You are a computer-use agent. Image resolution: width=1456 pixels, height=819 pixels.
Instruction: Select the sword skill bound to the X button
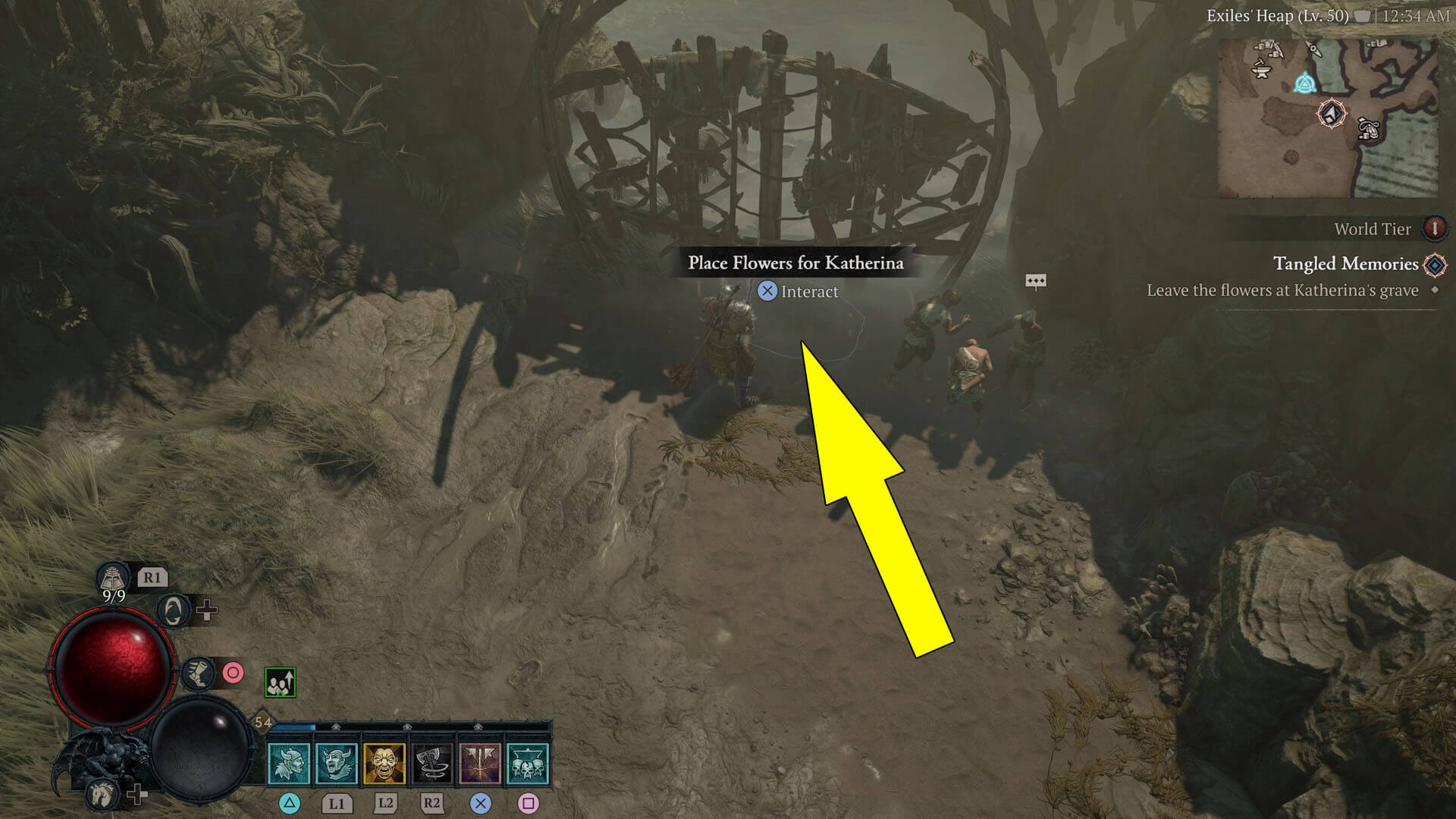coord(481,764)
